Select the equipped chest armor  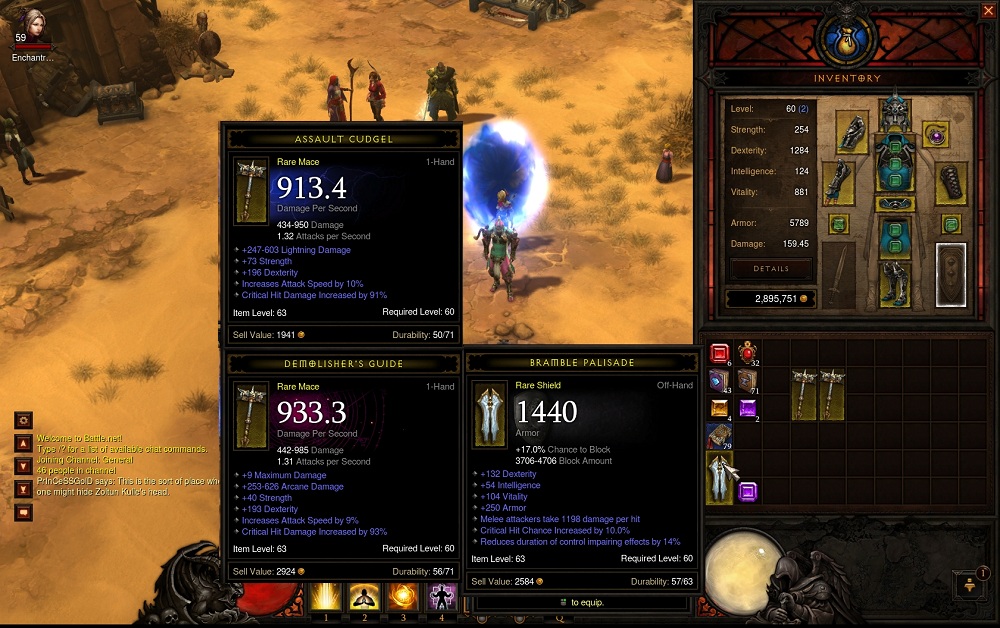tap(894, 163)
